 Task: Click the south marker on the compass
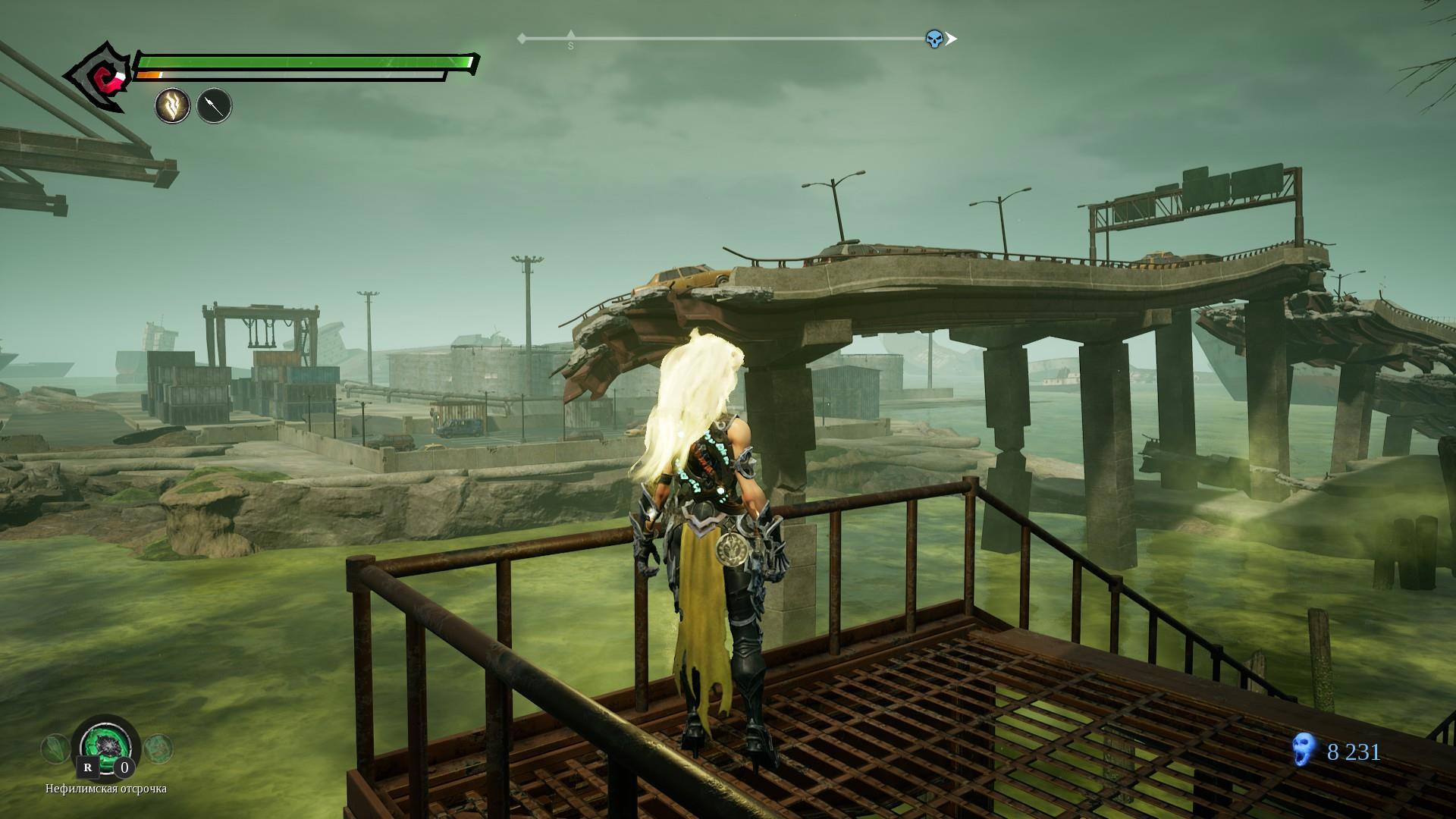(571, 40)
